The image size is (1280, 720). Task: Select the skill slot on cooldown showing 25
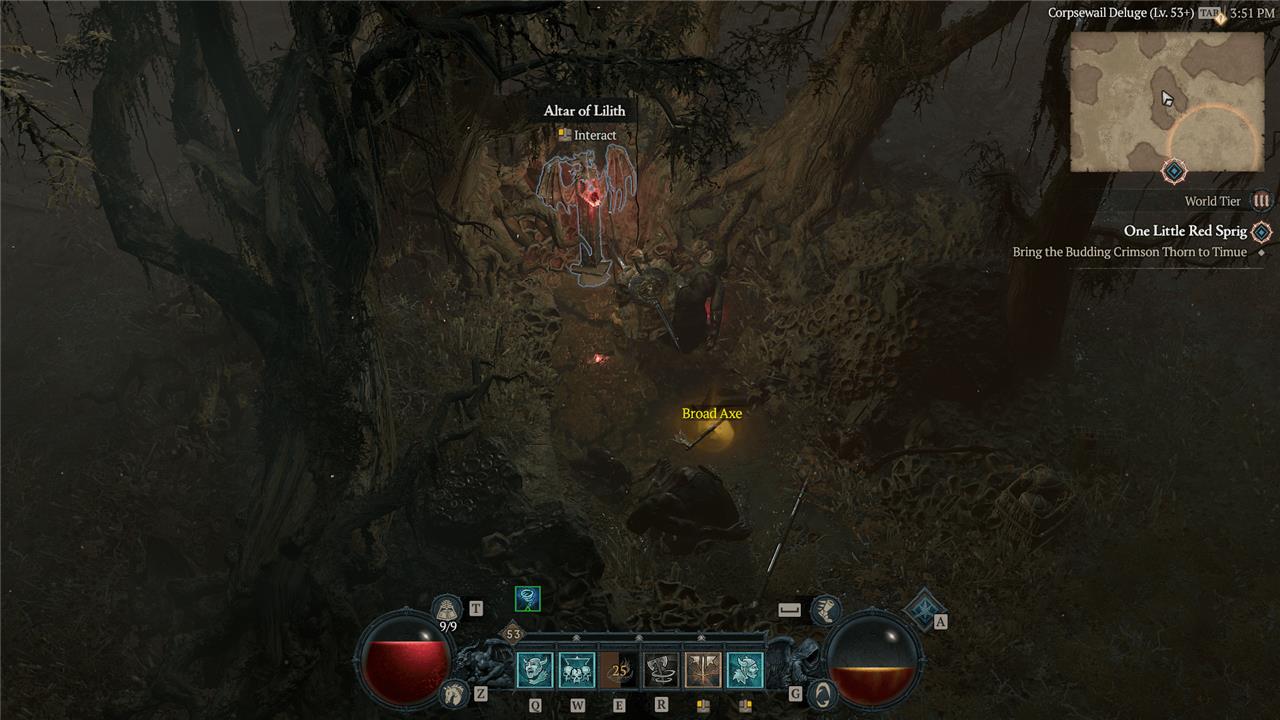point(619,670)
